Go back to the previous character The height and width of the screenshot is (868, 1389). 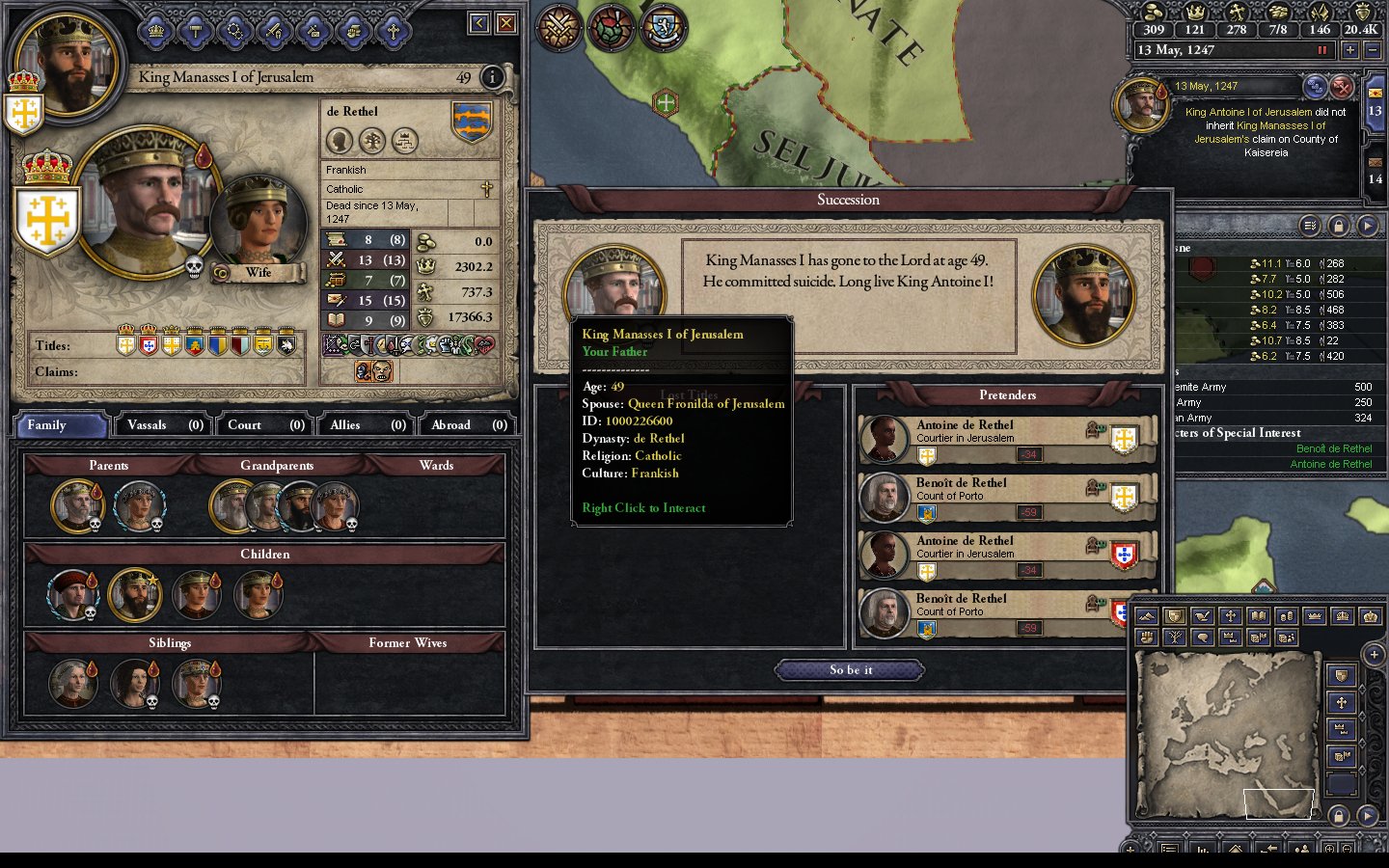pos(479,23)
